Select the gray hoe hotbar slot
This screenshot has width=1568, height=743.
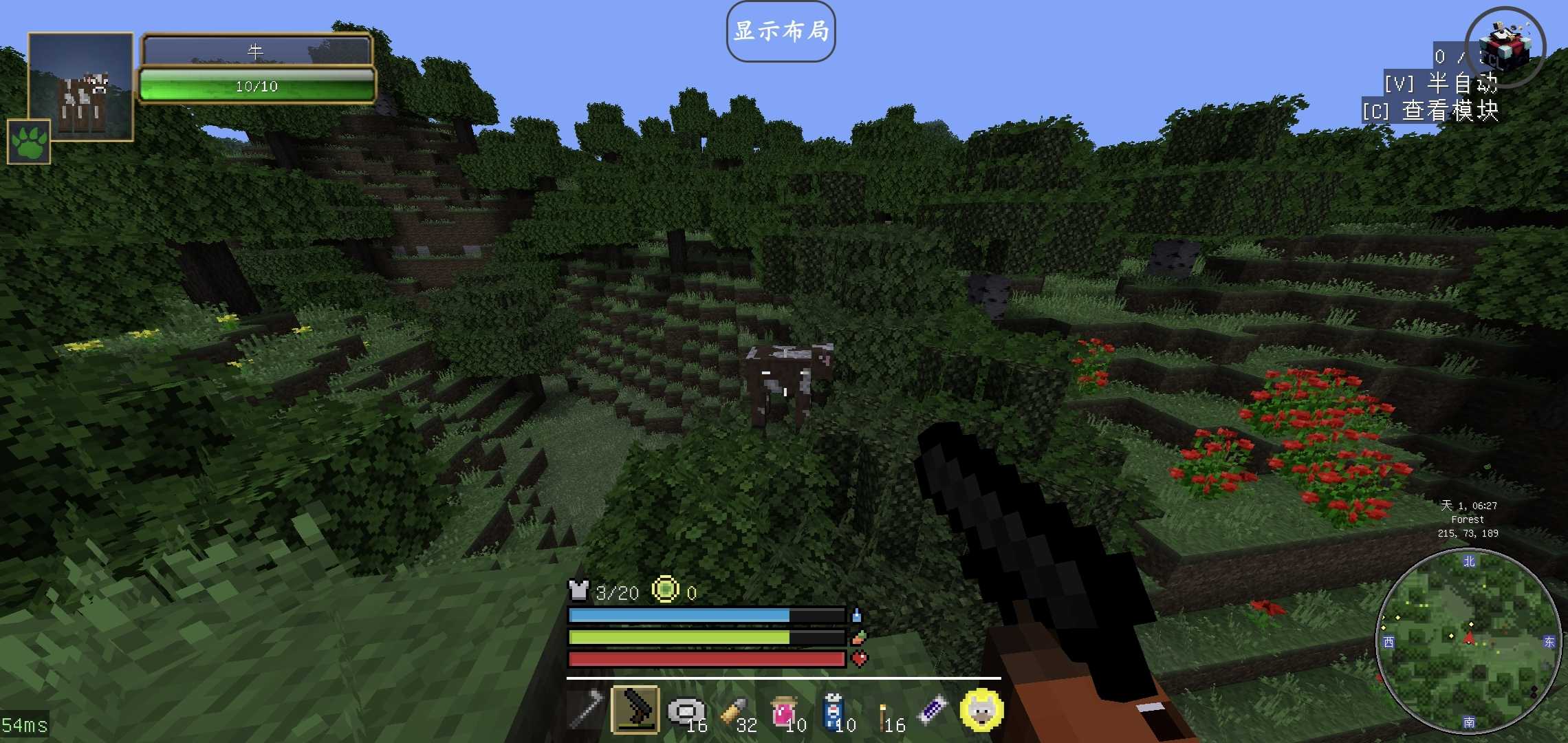coord(586,709)
